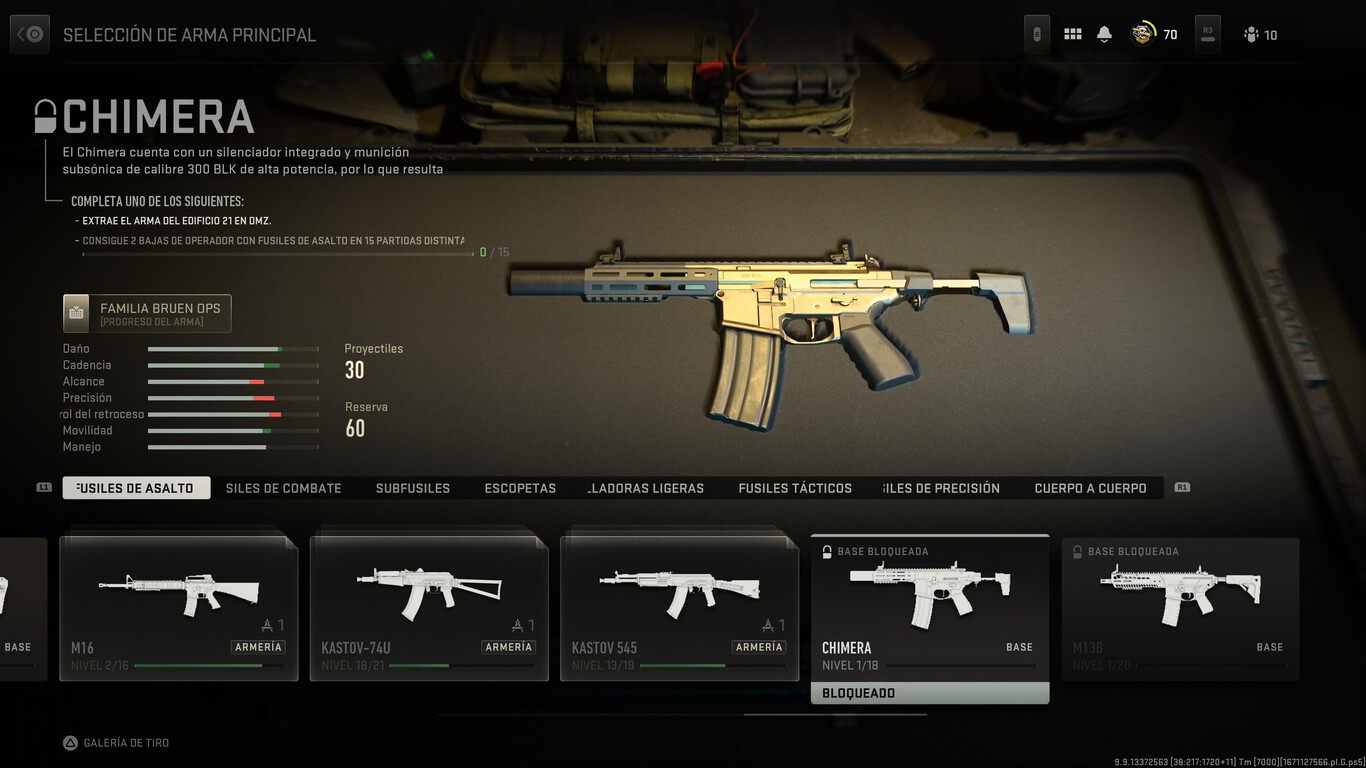
Task: Click the 0/15 challenge progress bar
Action: (280, 252)
